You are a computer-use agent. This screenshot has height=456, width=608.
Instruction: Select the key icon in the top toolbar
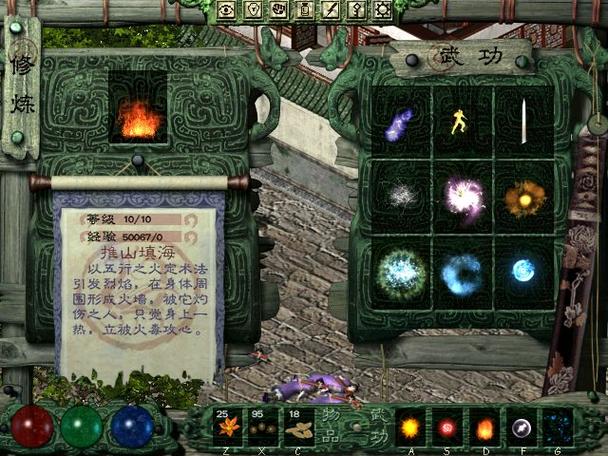pyautogui.click(x=354, y=10)
